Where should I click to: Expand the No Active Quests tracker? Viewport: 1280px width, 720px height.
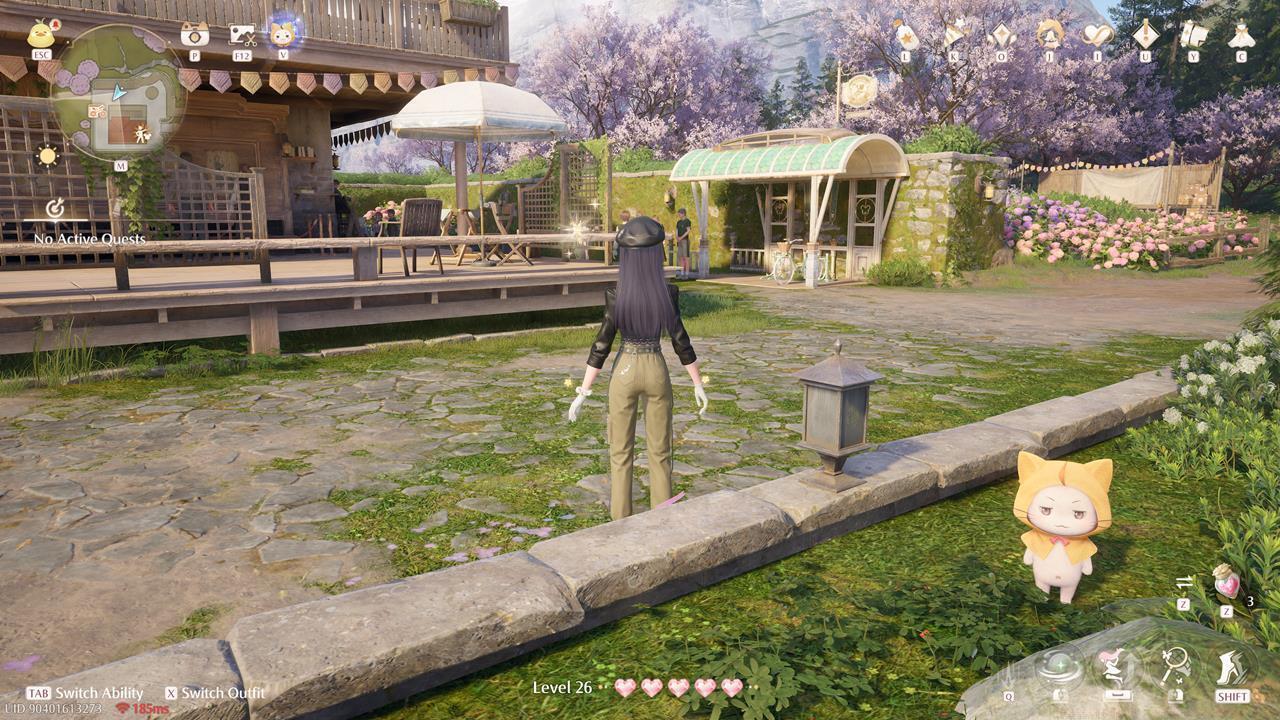[90, 240]
